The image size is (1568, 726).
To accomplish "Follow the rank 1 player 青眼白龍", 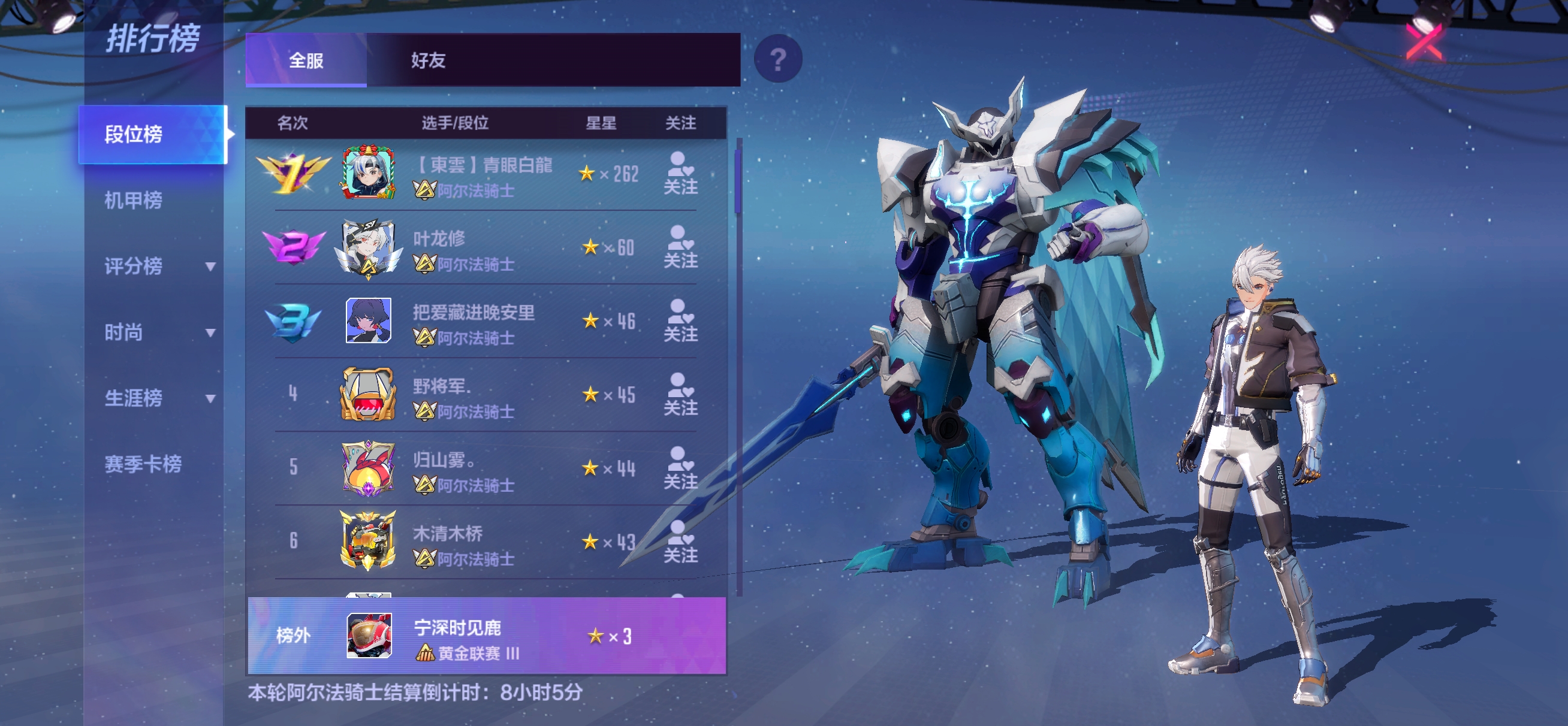I will click(x=680, y=174).
